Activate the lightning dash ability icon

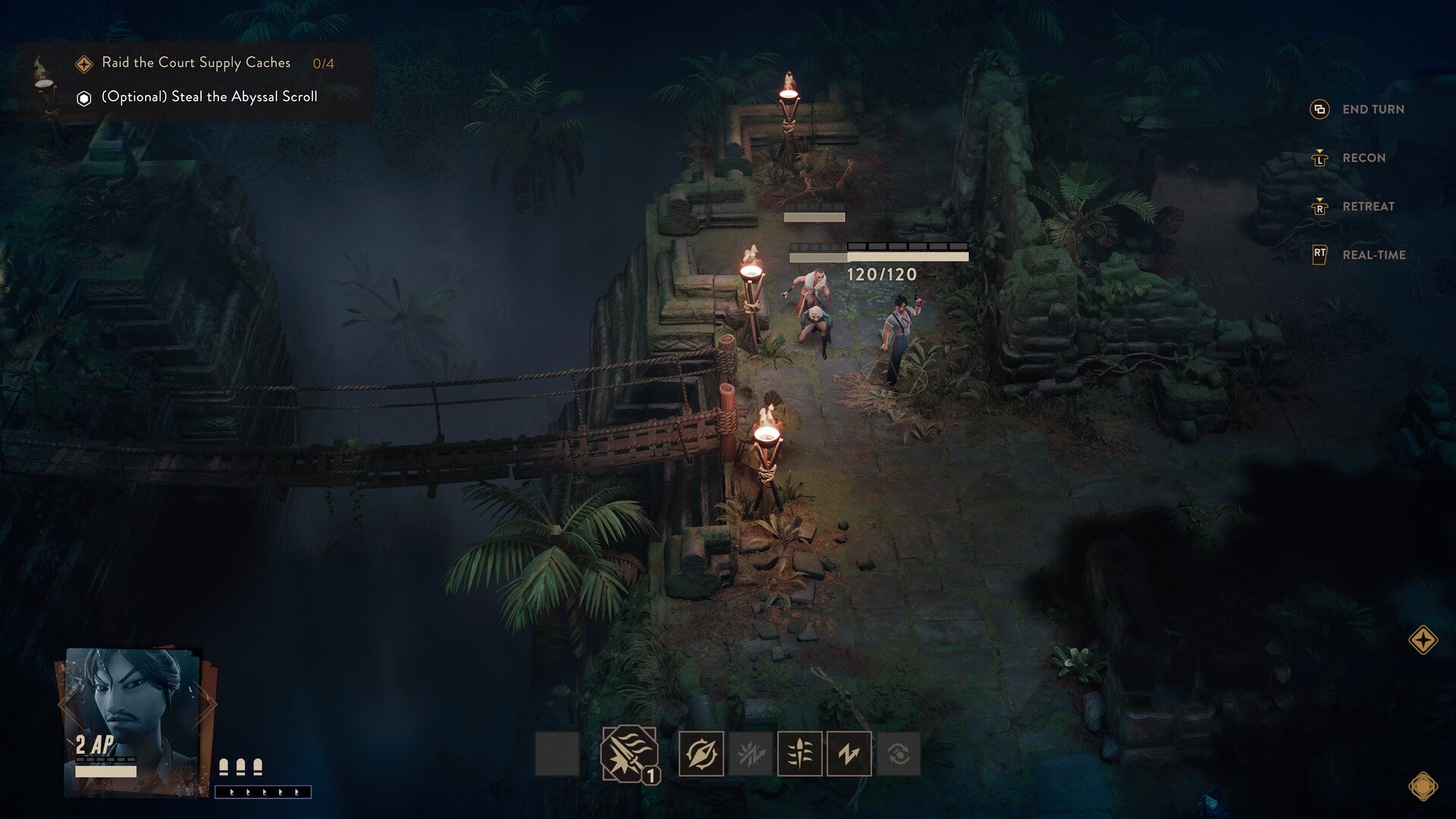click(x=849, y=753)
